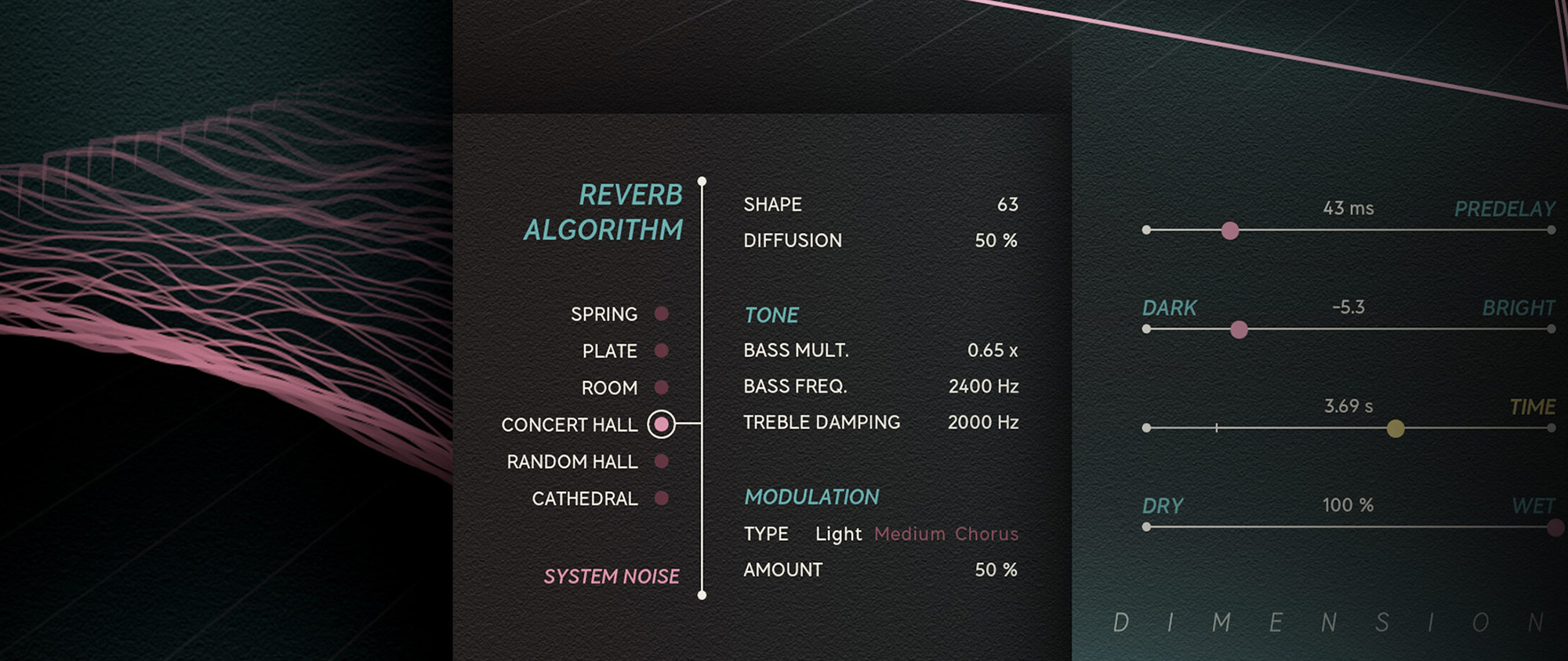Click the Time slider handle at 3.69 s
The width and height of the screenshot is (1568, 661).
pyautogui.click(x=1396, y=428)
